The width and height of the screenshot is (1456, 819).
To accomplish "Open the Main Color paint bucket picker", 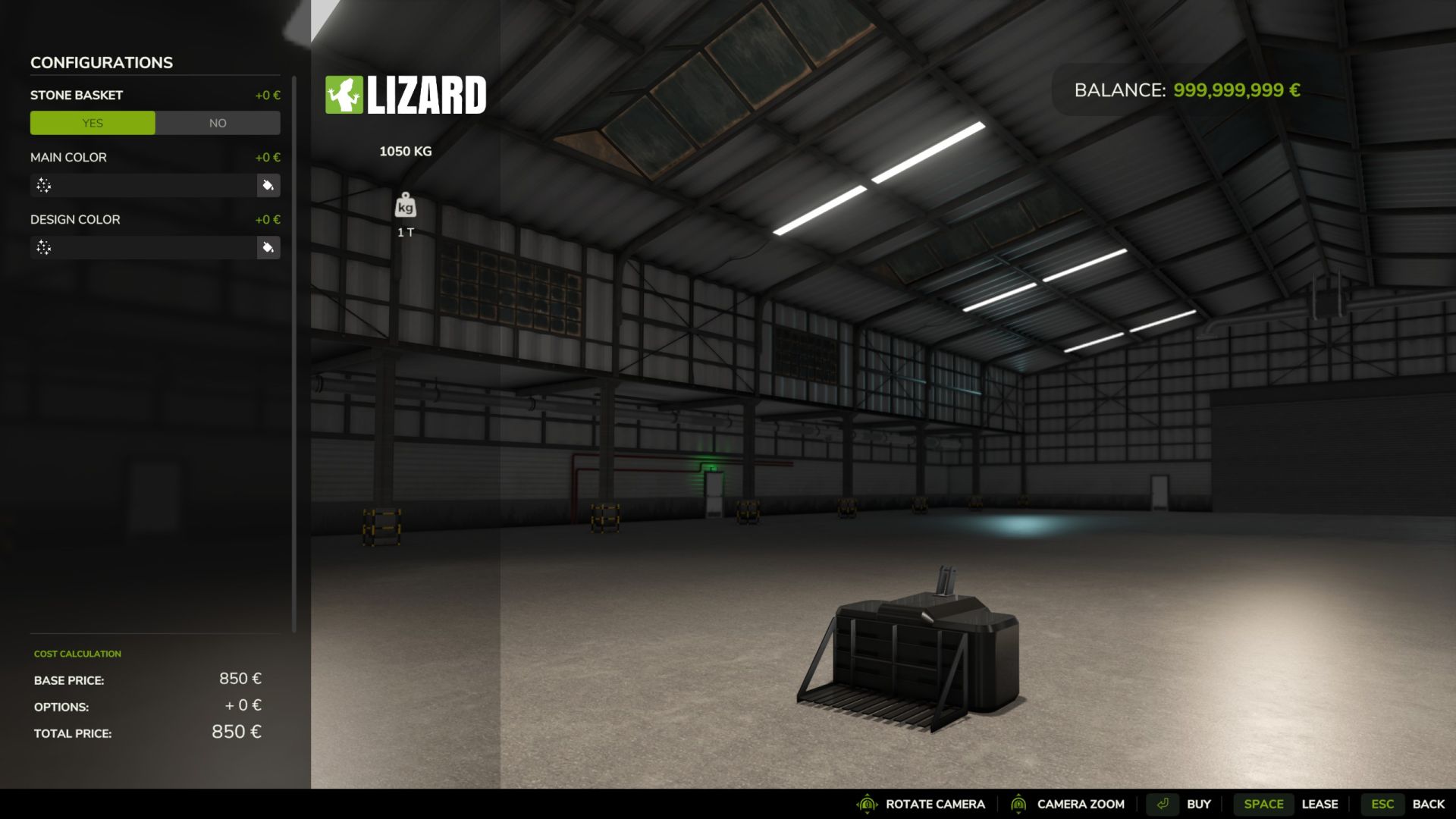I will pos(268,186).
